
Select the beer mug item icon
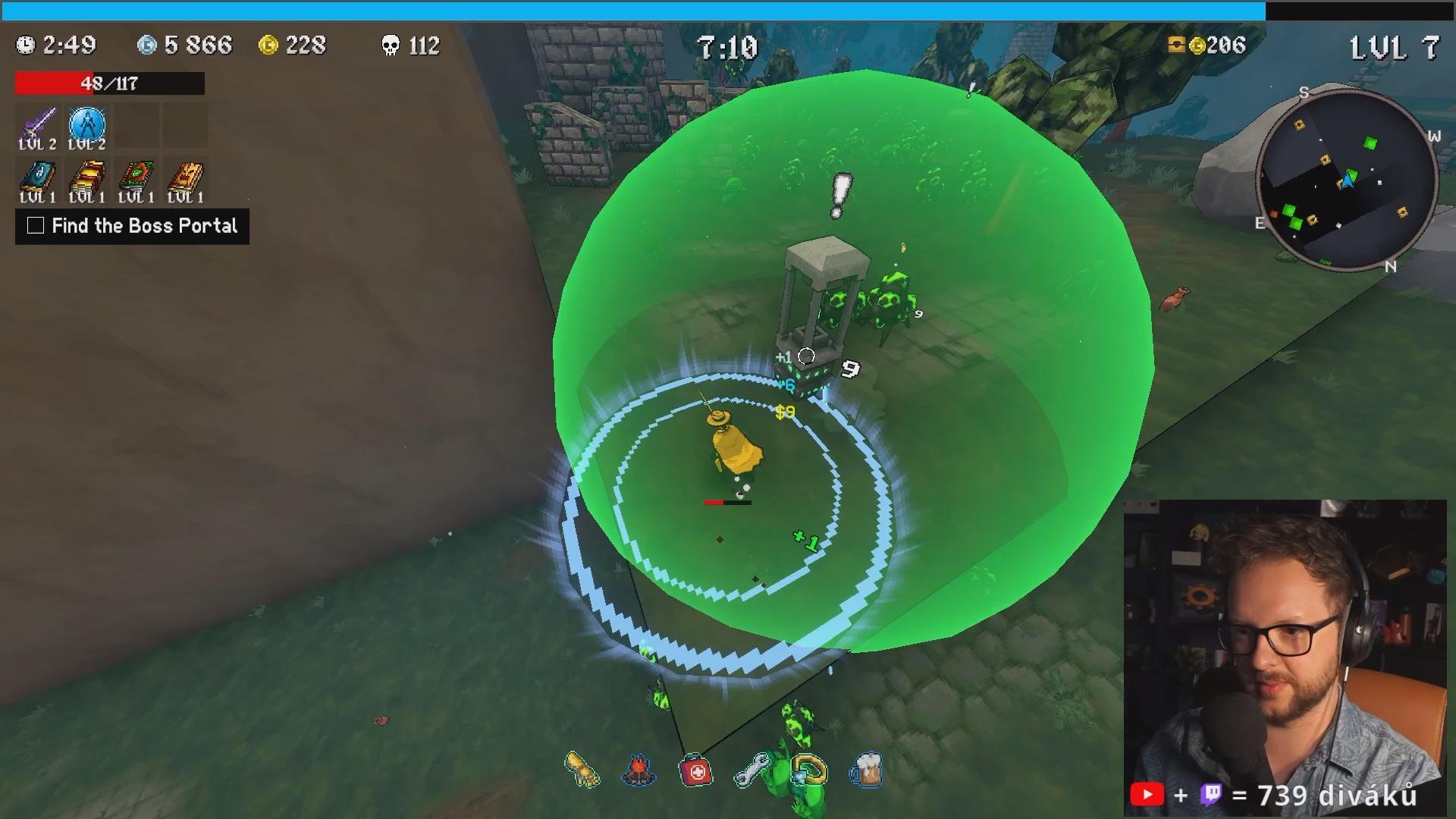click(x=866, y=770)
